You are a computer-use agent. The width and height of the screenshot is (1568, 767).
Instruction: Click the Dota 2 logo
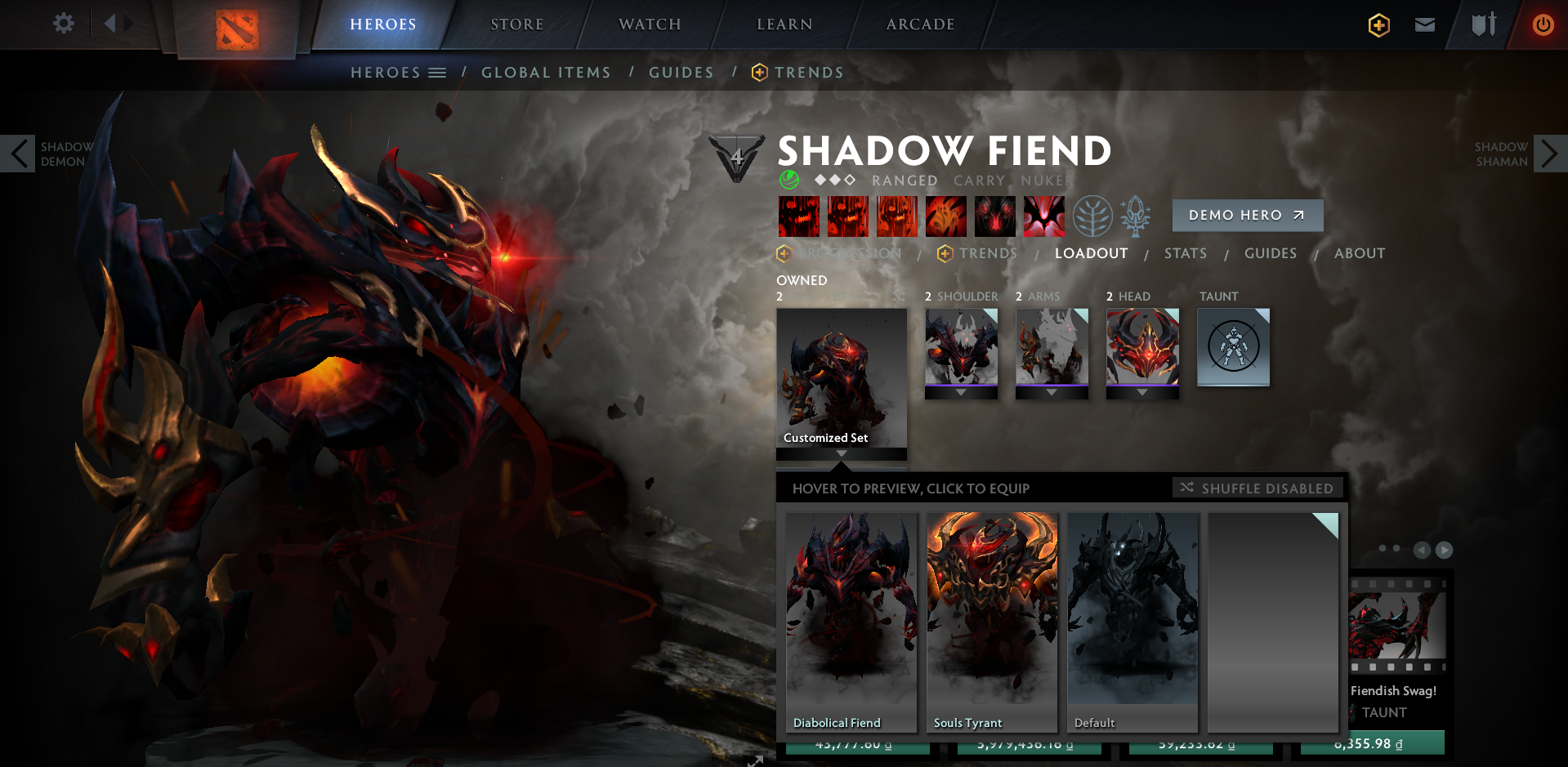click(x=238, y=27)
